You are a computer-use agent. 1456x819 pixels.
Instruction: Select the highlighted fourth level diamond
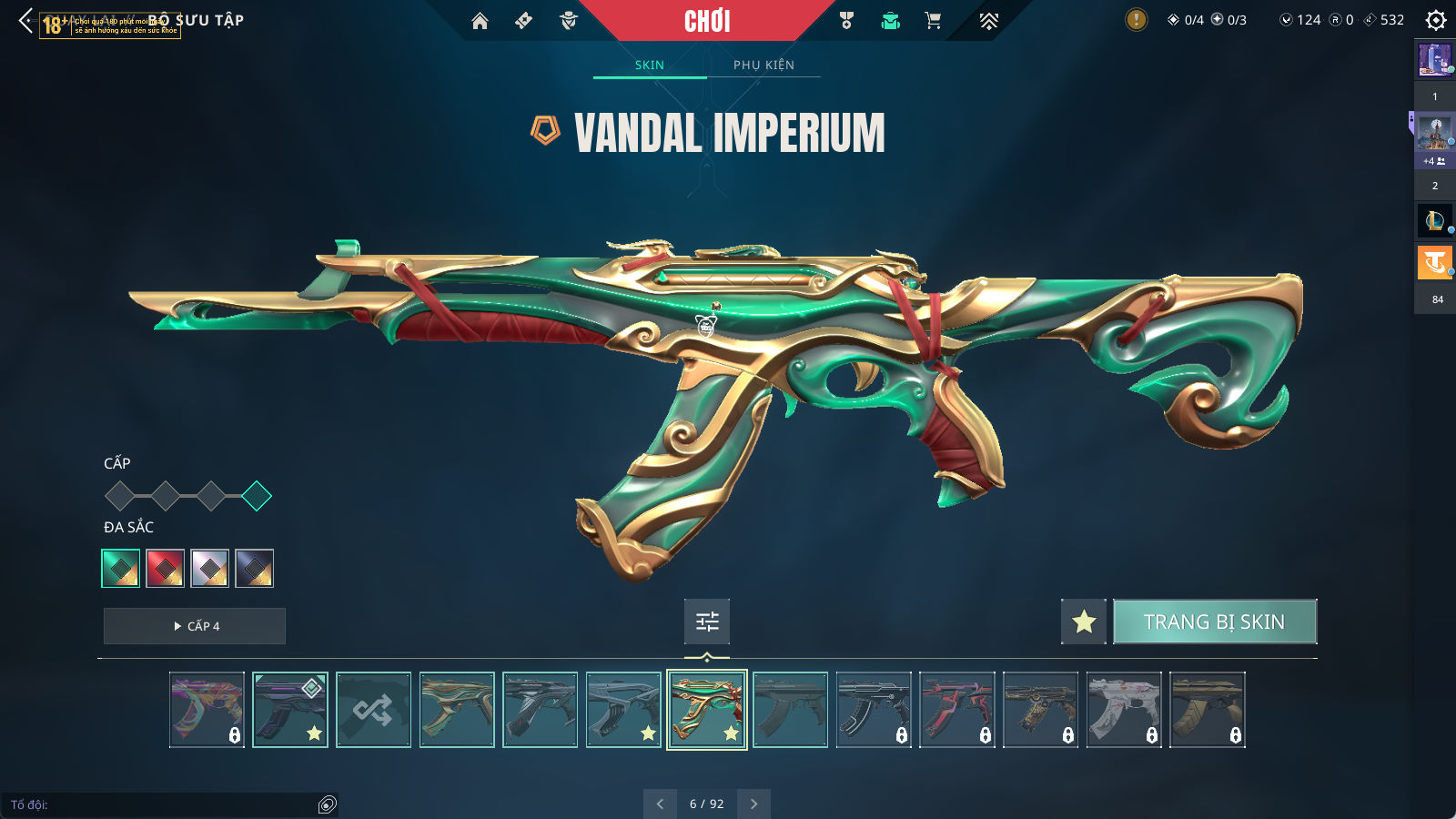tap(257, 496)
